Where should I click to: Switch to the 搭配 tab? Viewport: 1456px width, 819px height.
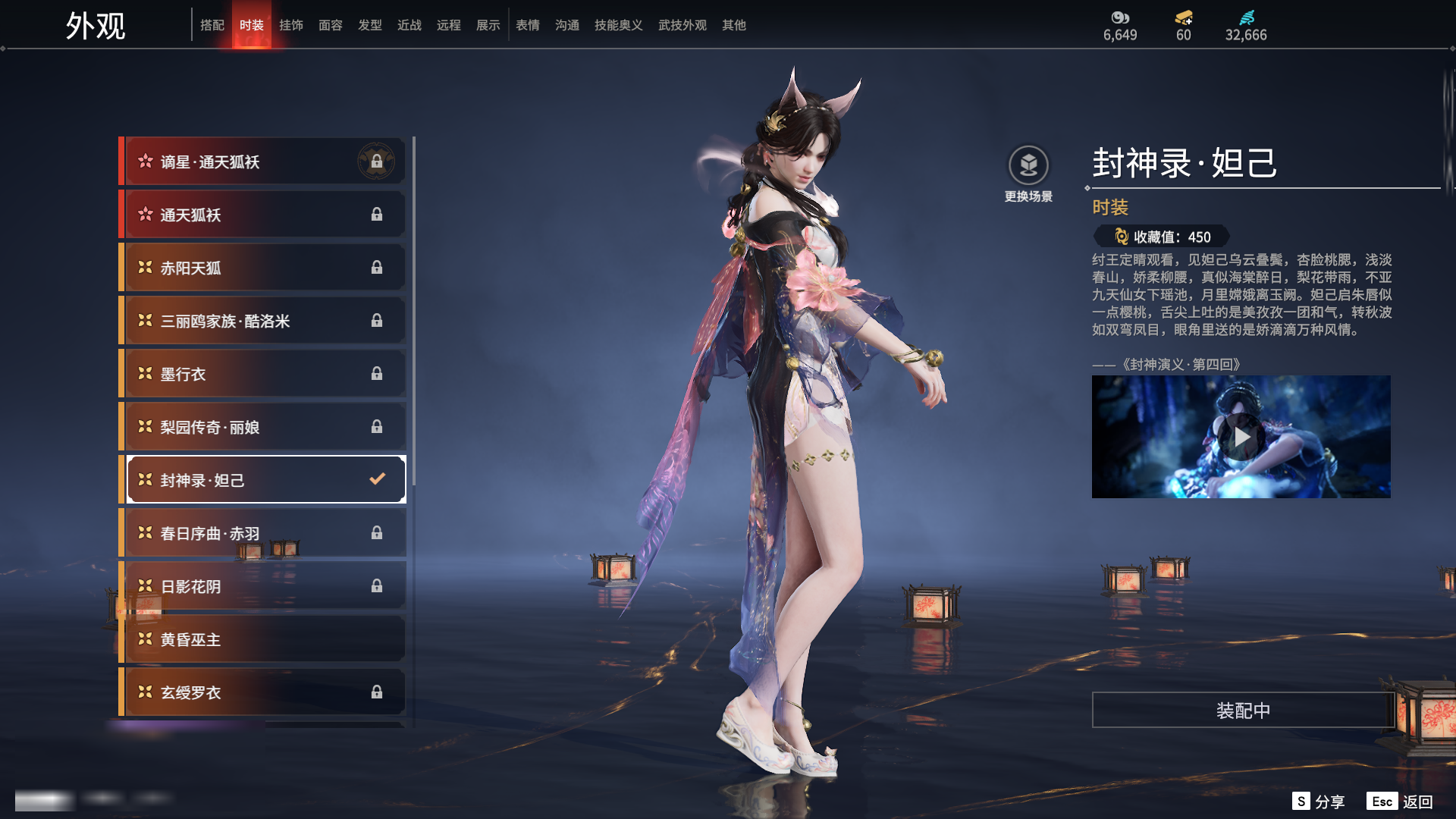coord(212,25)
